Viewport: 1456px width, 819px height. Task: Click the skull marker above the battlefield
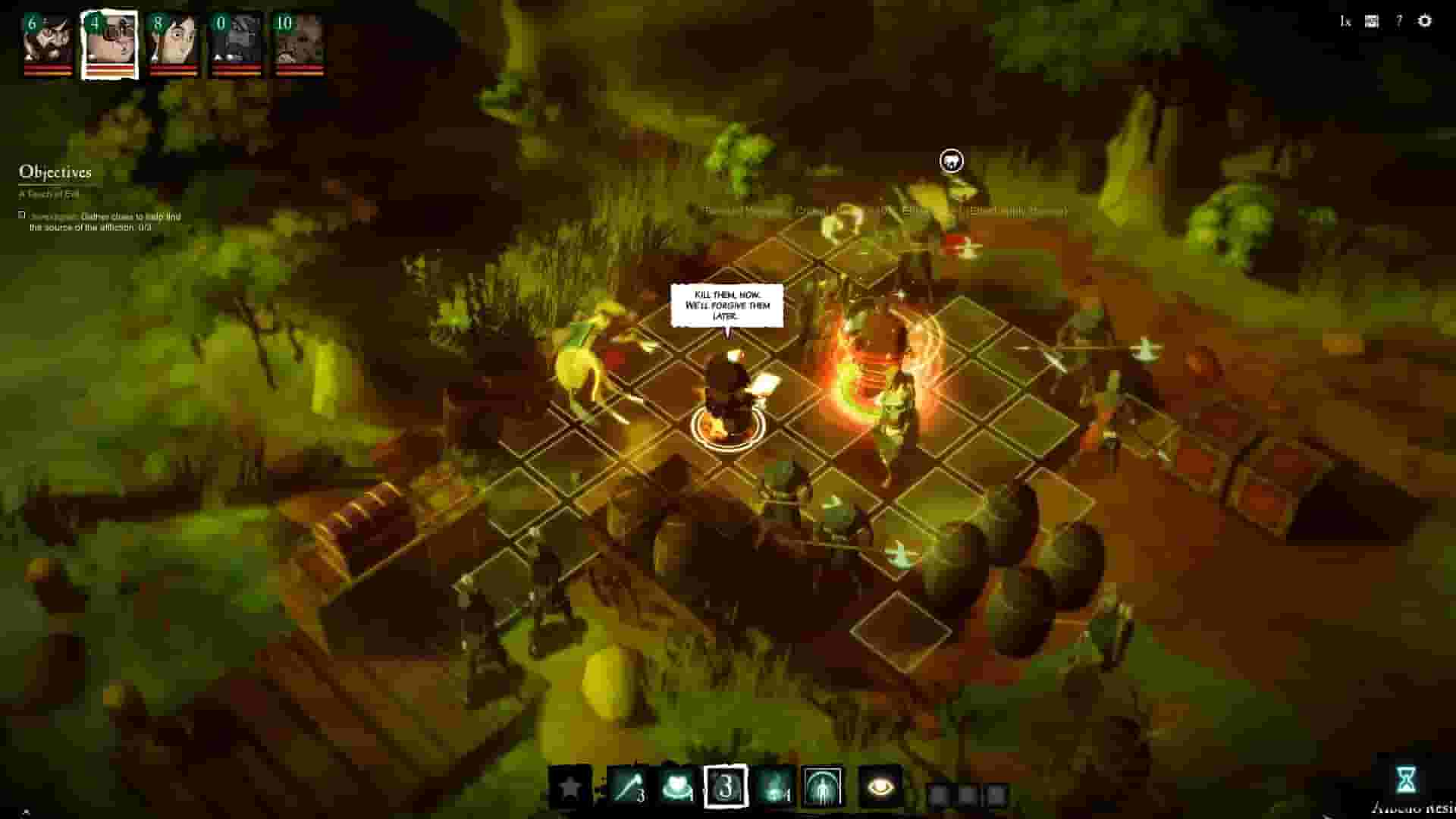950,162
